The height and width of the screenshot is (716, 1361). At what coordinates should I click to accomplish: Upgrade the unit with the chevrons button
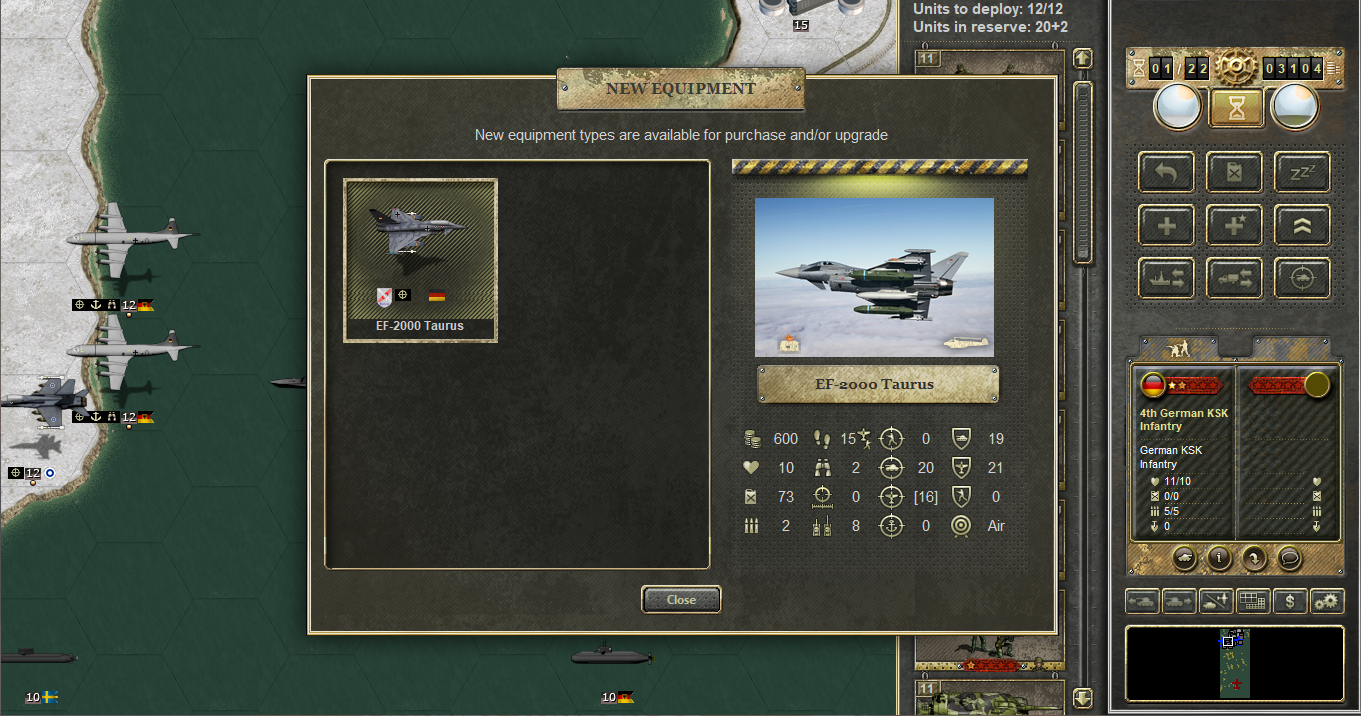pyautogui.click(x=1302, y=225)
